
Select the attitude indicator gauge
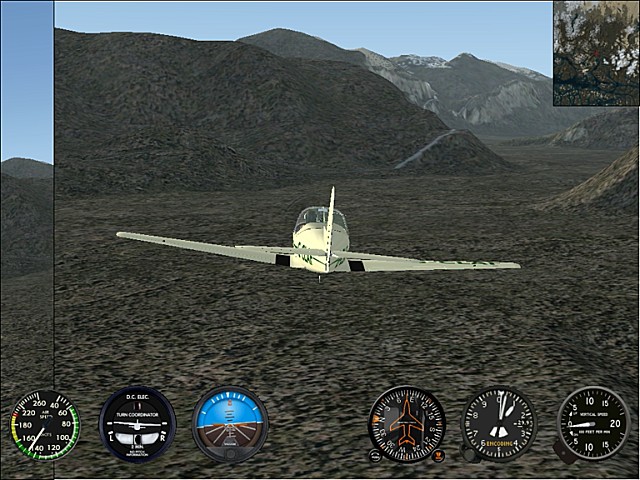pyautogui.click(x=230, y=423)
